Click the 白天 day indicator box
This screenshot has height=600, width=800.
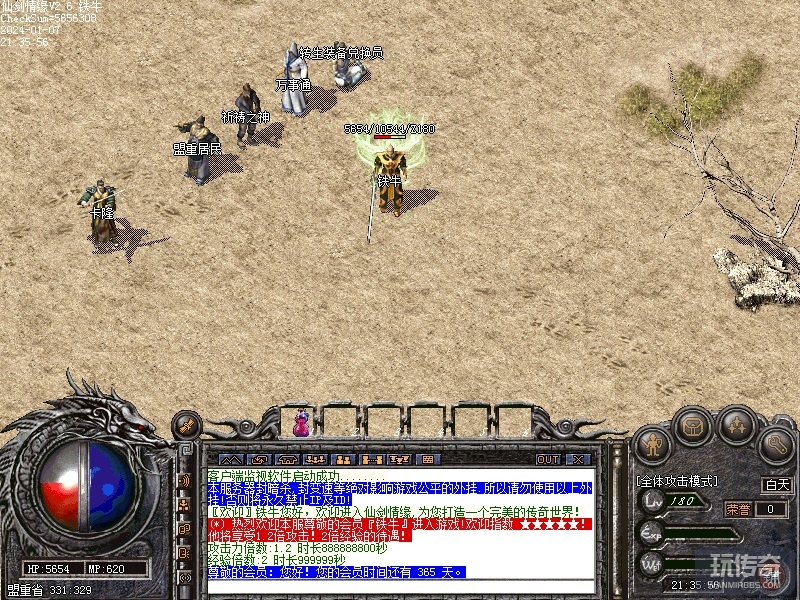[x=776, y=485]
